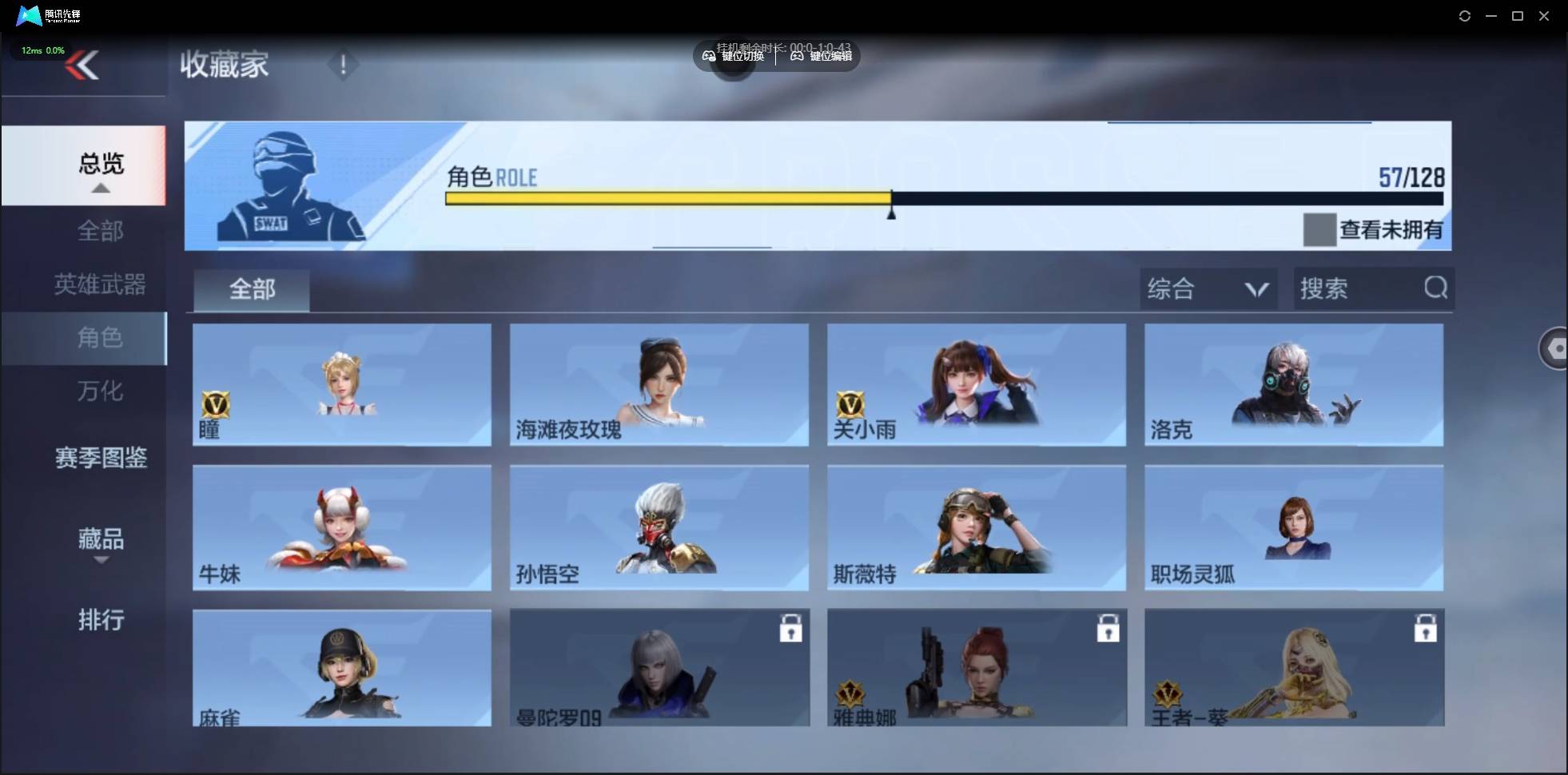The image size is (1568, 775).
Task: Open the 综合 sorting dropdown
Action: point(1208,288)
